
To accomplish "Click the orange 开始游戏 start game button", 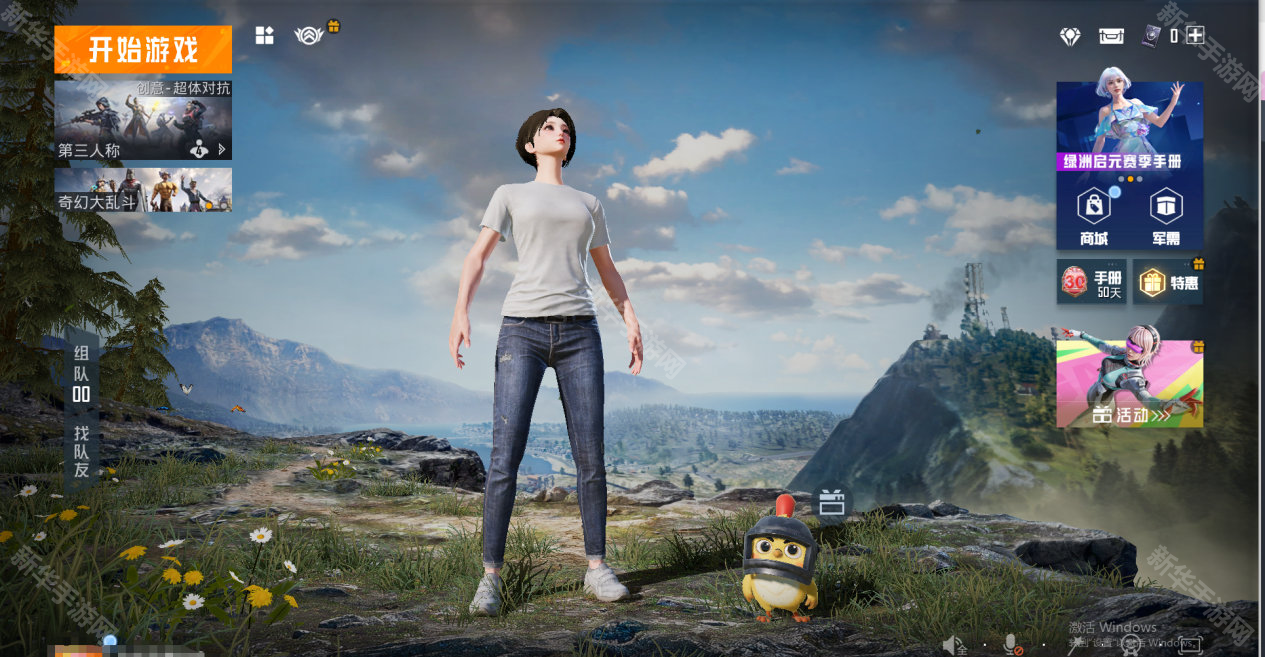I will point(143,49).
